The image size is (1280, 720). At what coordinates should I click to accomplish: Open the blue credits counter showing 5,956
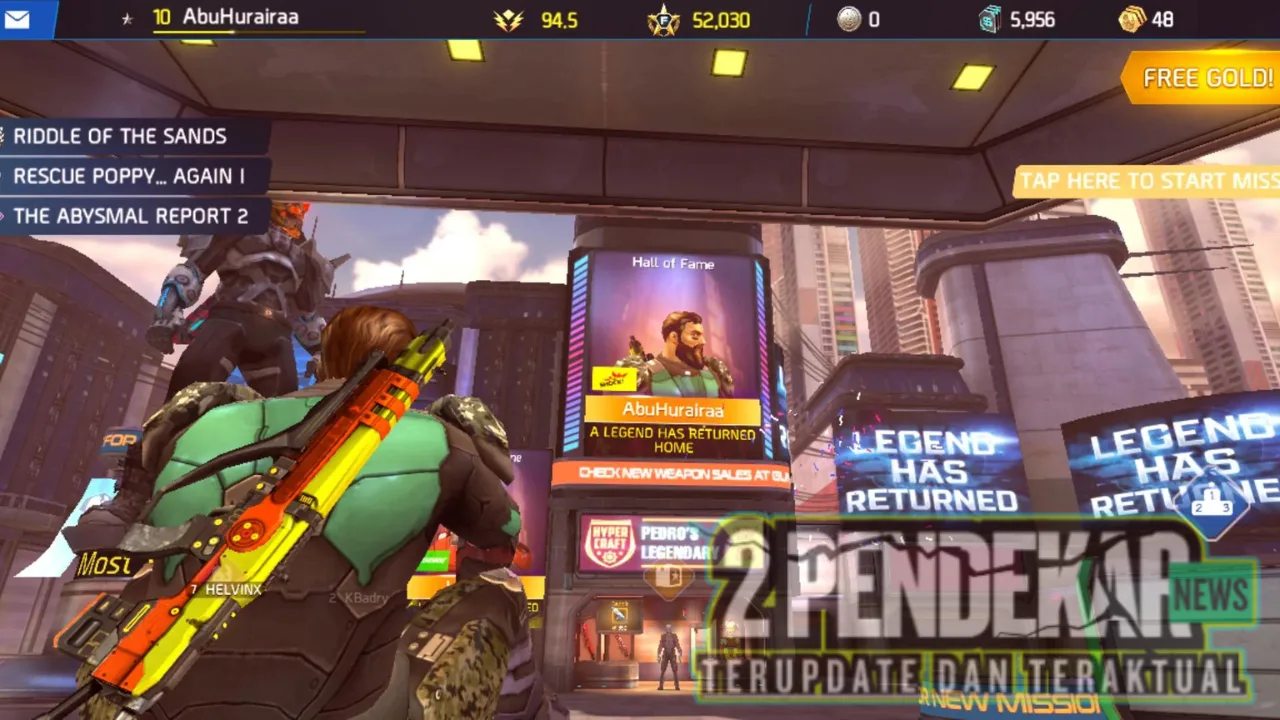click(988, 19)
